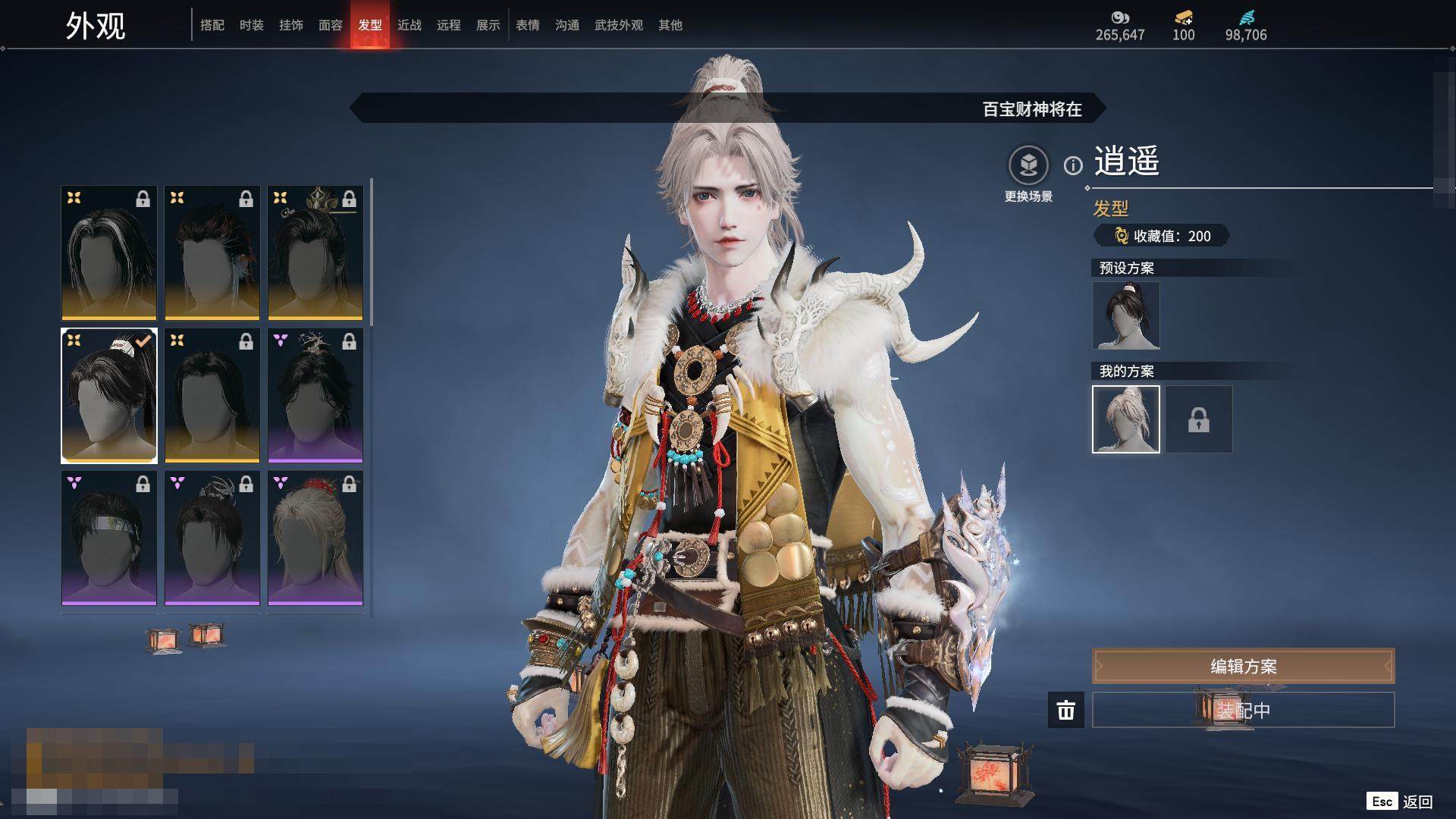Viewport: 1456px width, 819px height.
Task: Select the white-haired custom scheme thumbnail
Action: pos(1126,419)
